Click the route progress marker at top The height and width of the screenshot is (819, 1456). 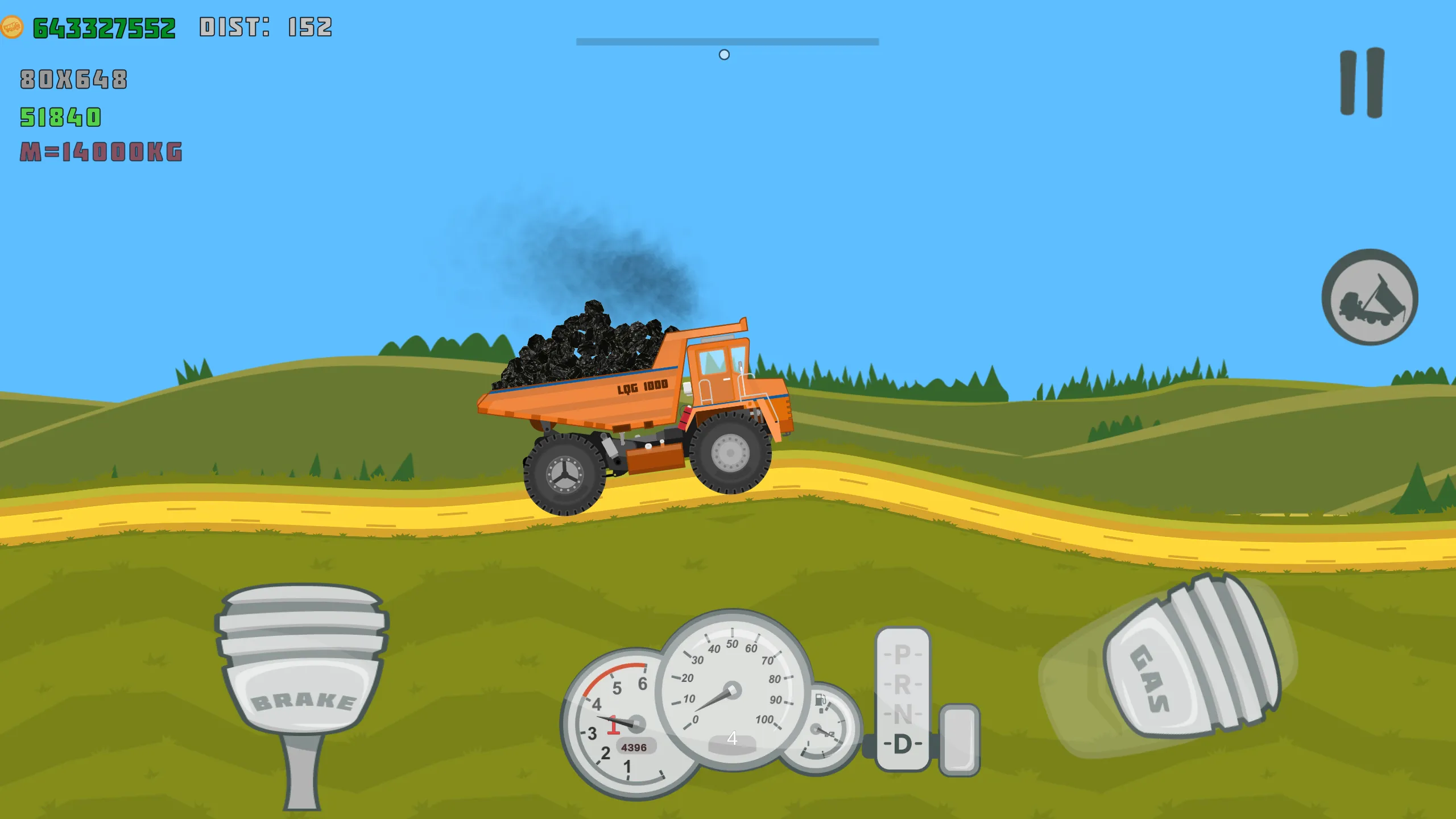point(724,55)
